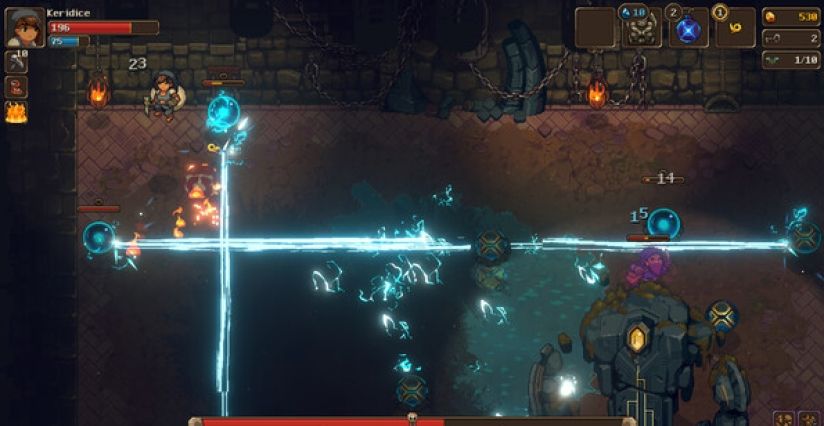Select the pickaxe status icon

[16, 62]
